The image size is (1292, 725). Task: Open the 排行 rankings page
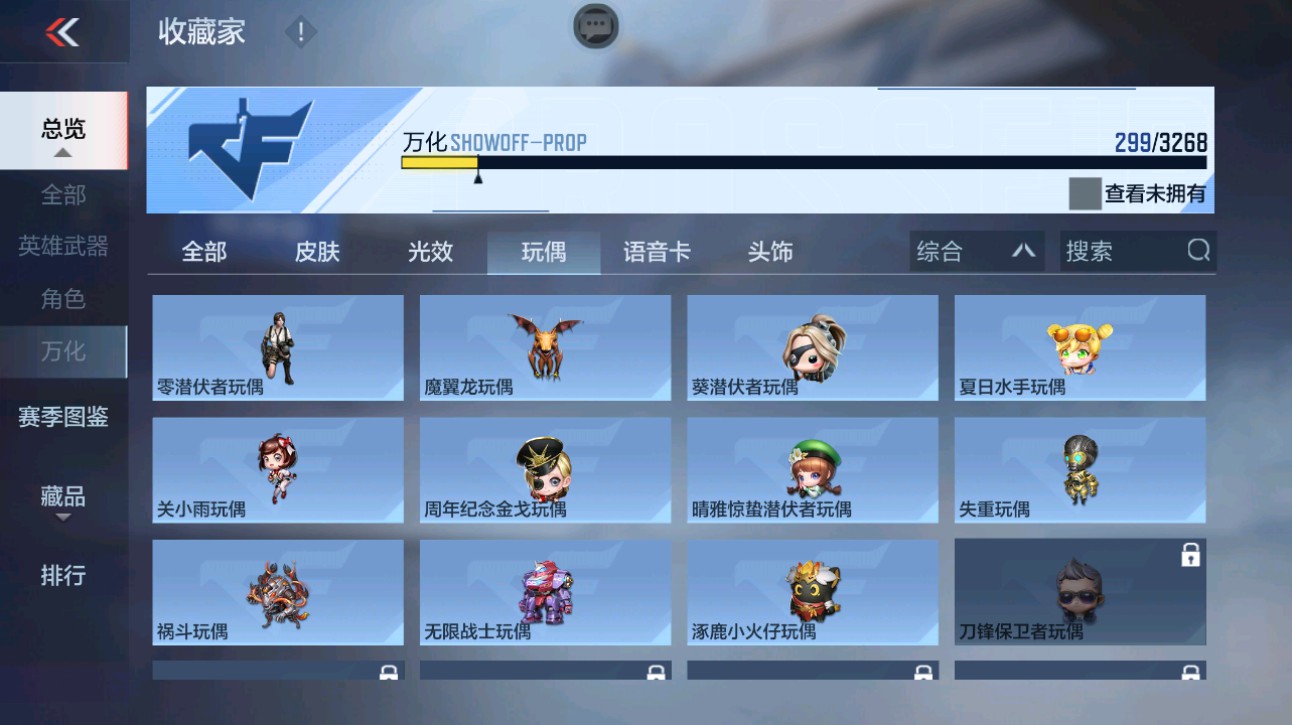64,576
